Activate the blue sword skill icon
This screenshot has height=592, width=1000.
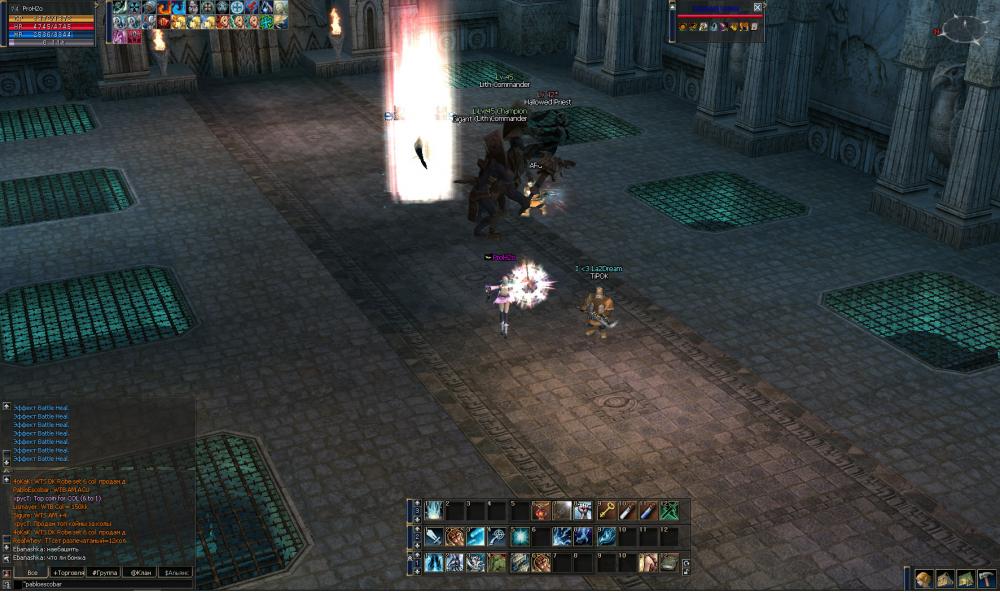point(432,537)
